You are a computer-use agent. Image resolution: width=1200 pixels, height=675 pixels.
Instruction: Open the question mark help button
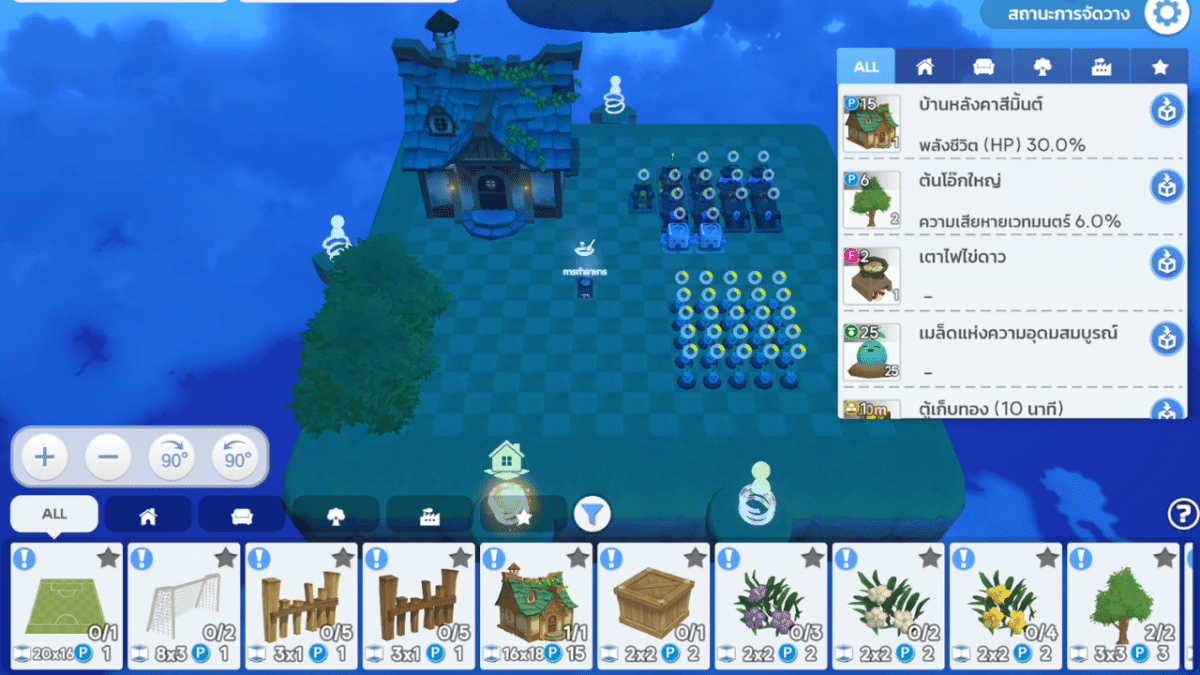point(1182,514)
